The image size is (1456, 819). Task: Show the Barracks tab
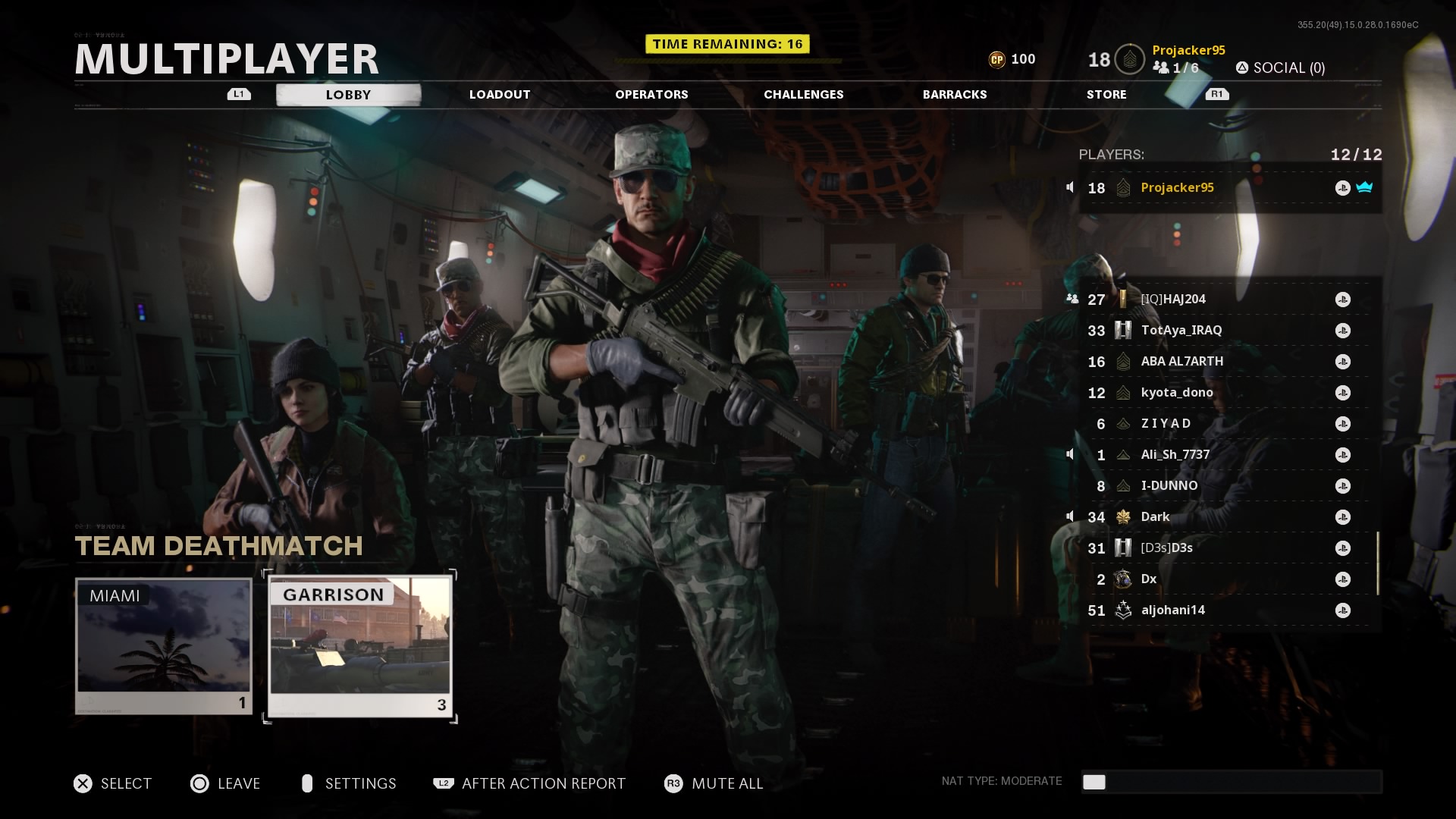click(x=954, y=95)
